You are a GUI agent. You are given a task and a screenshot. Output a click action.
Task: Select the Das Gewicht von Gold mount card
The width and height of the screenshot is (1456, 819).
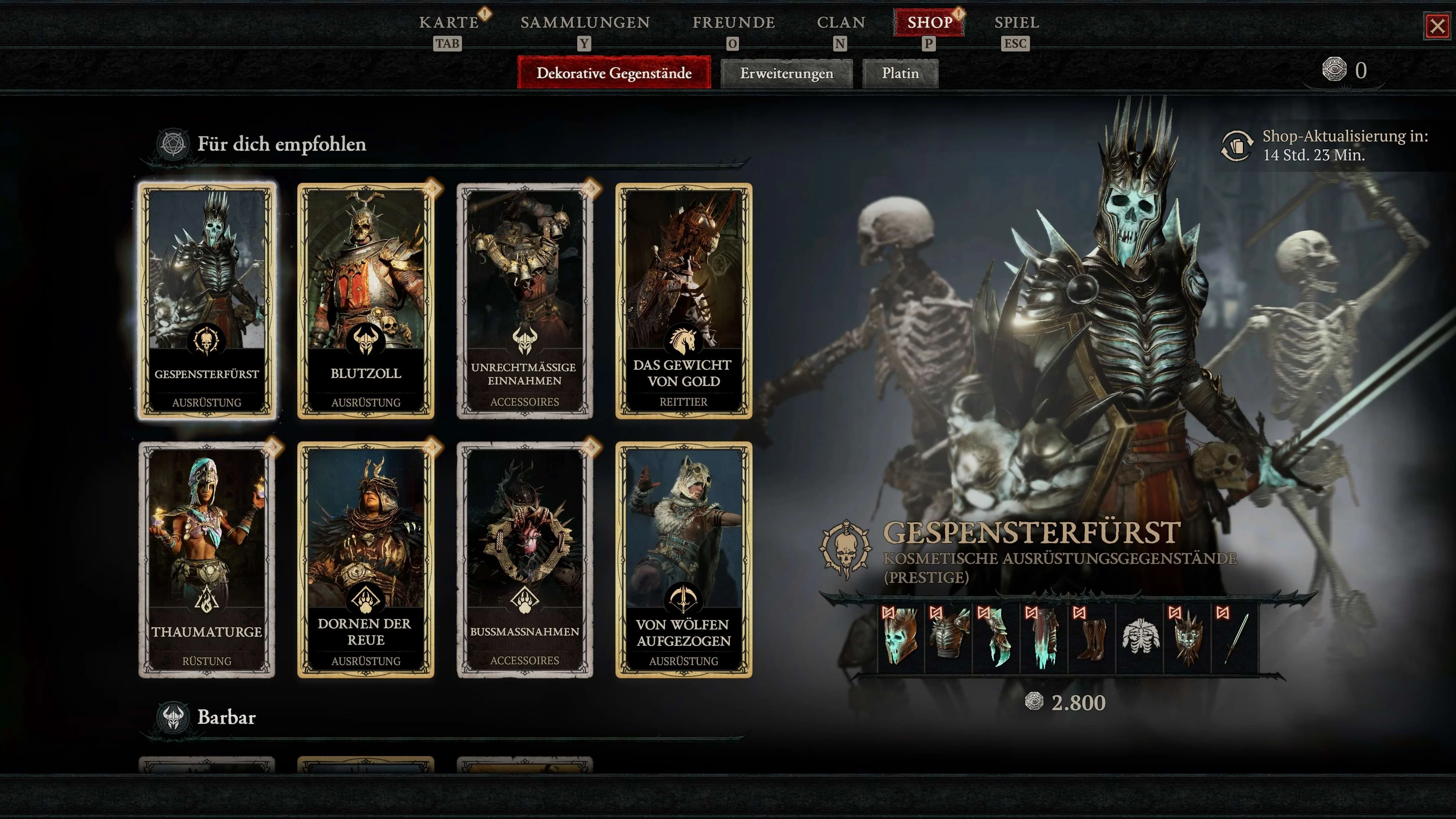683,301
